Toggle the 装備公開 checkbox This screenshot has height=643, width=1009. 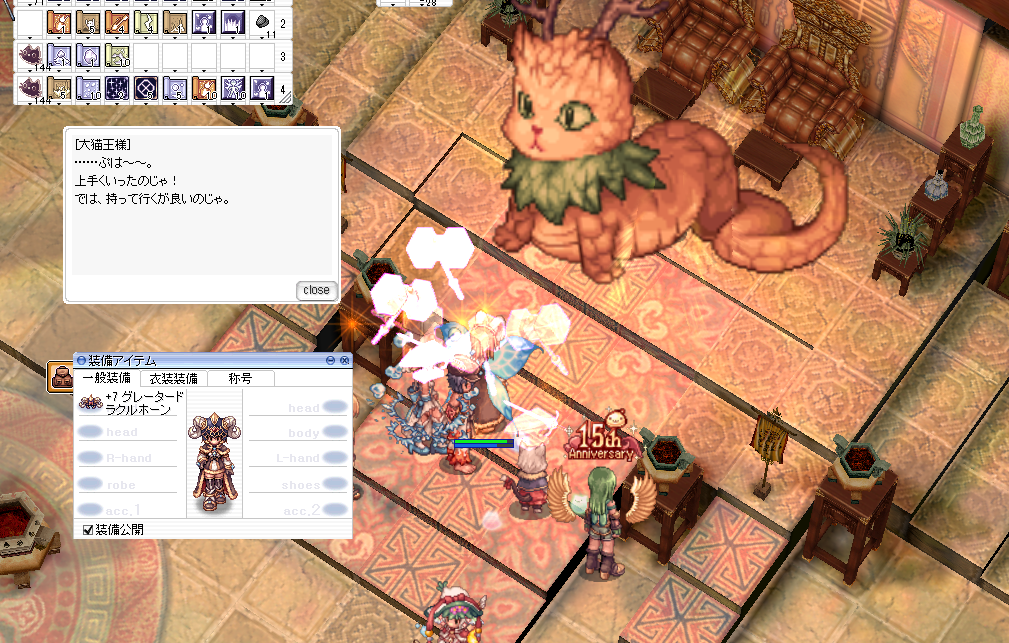(88, 529)
